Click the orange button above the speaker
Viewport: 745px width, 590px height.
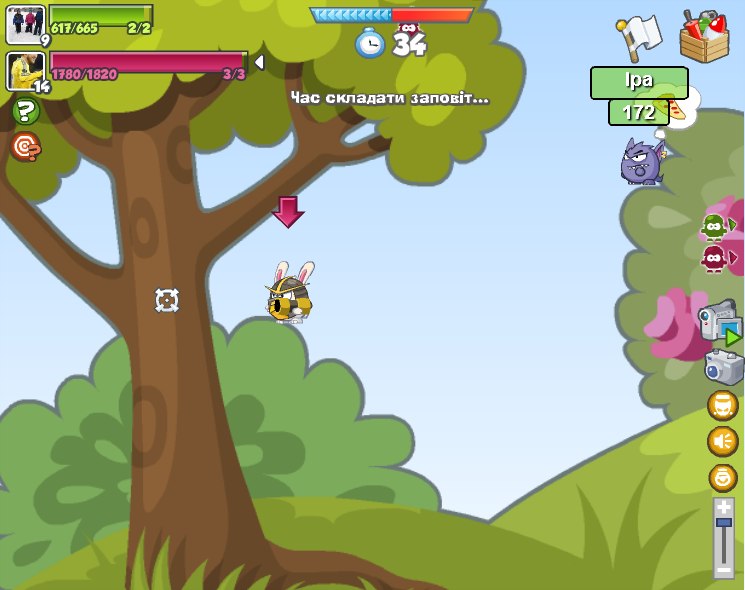722,405
